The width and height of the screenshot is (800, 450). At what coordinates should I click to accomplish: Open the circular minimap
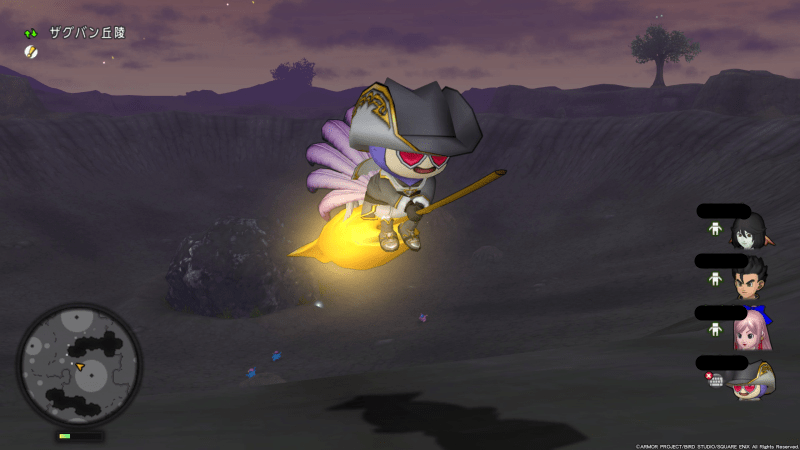click(x=79, y=363)
